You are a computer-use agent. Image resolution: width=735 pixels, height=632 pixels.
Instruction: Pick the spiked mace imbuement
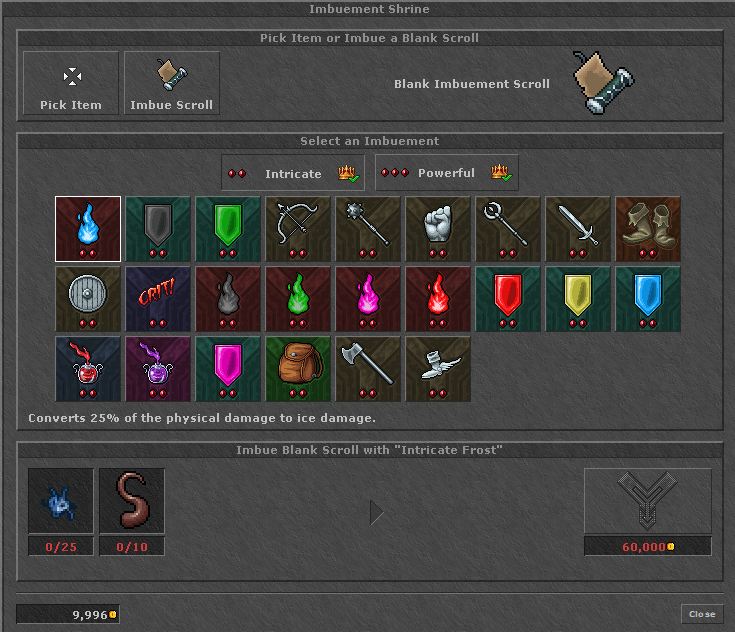(368, 229)
